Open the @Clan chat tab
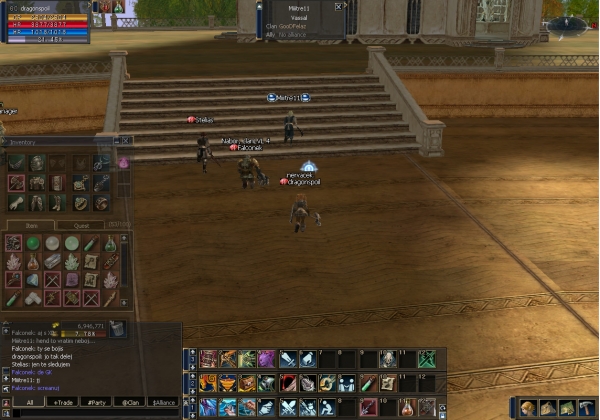600x420 pixels. click(130, 402)
